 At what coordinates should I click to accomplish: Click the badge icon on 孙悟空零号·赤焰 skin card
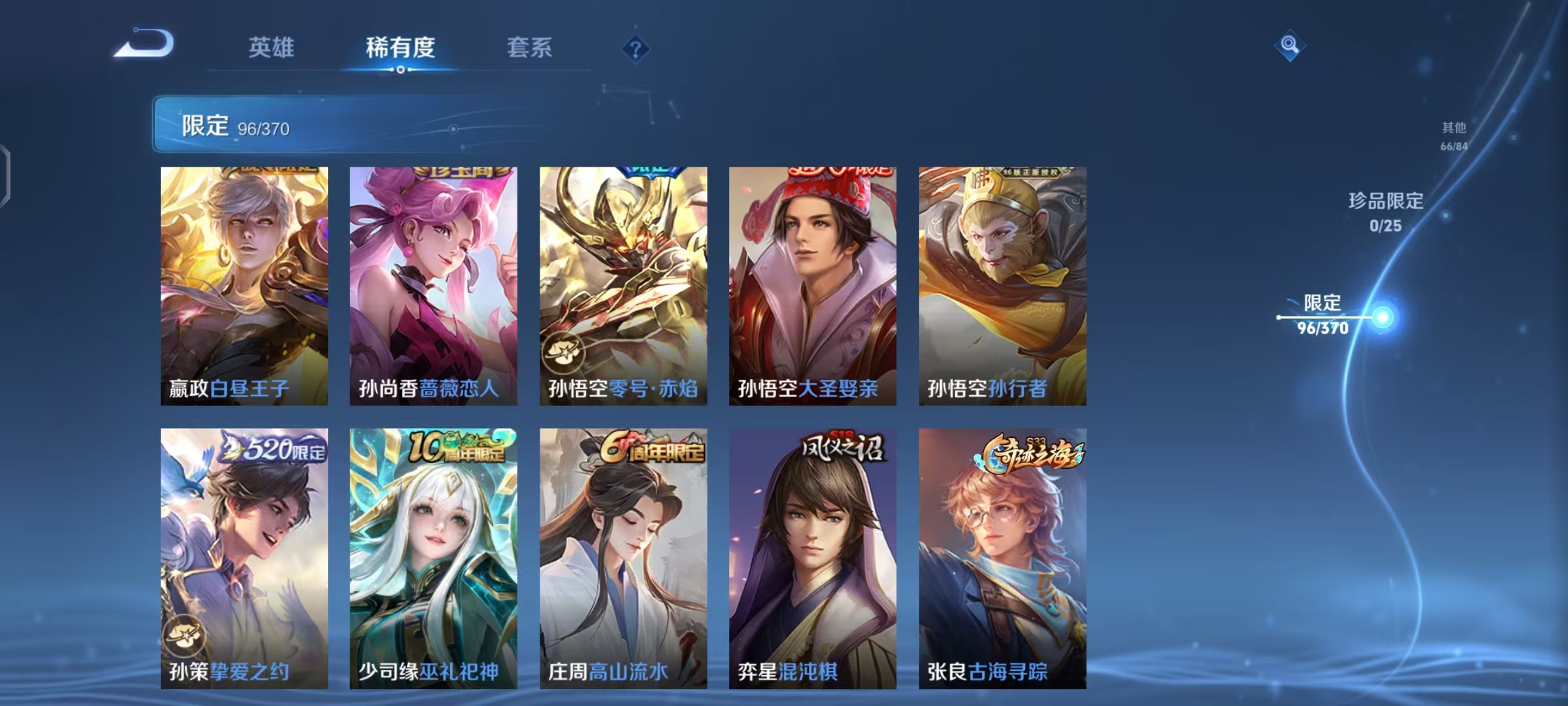point(563,353)
